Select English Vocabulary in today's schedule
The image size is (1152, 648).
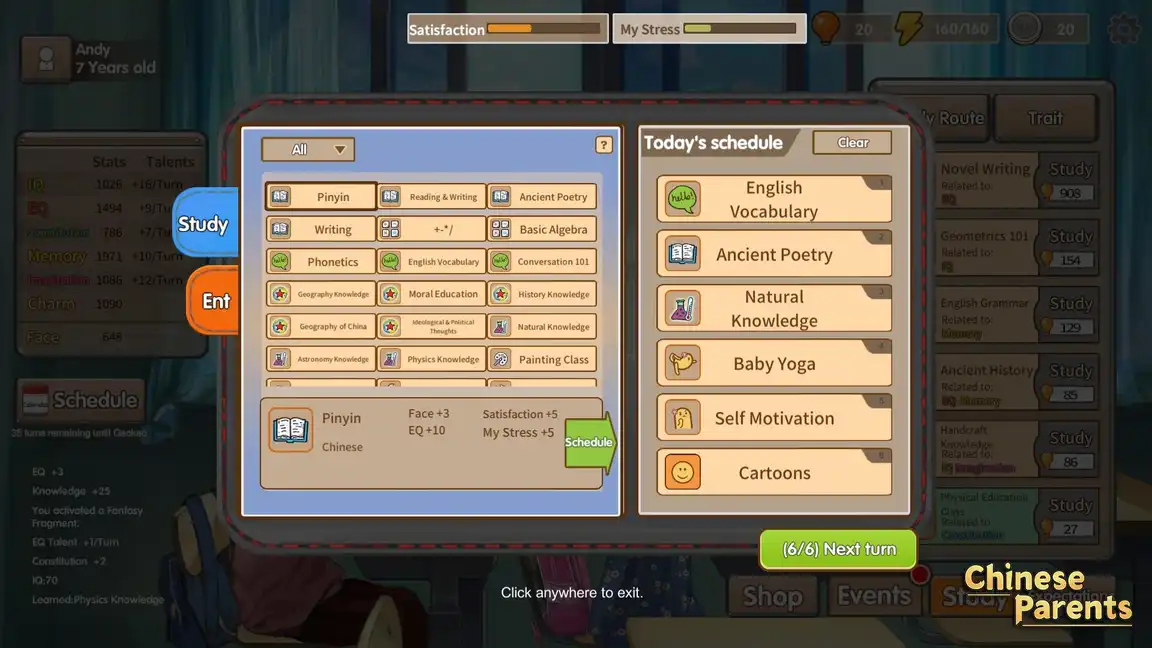[774, 199]
